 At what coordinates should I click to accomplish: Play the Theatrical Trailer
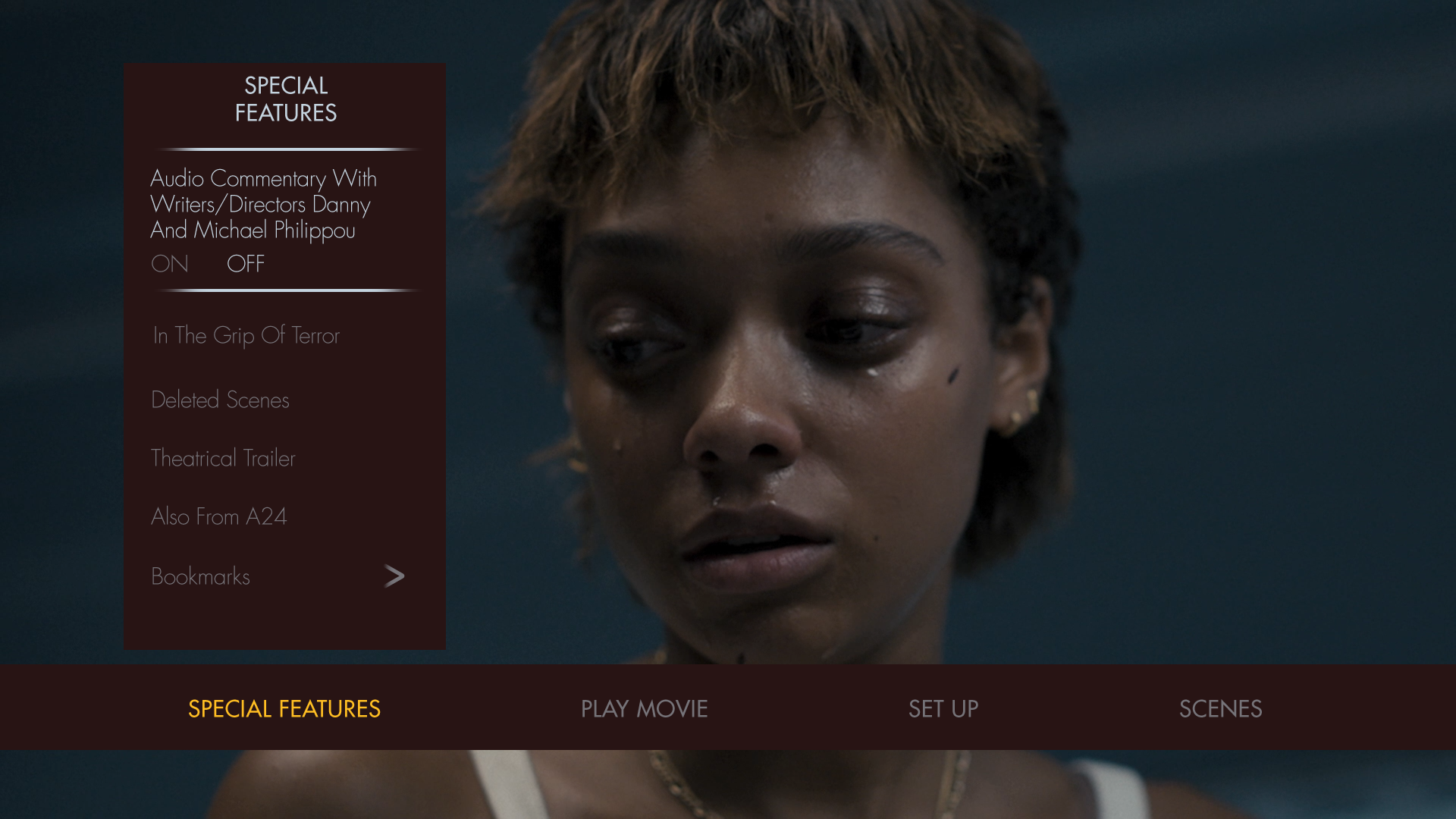point(223,458)
